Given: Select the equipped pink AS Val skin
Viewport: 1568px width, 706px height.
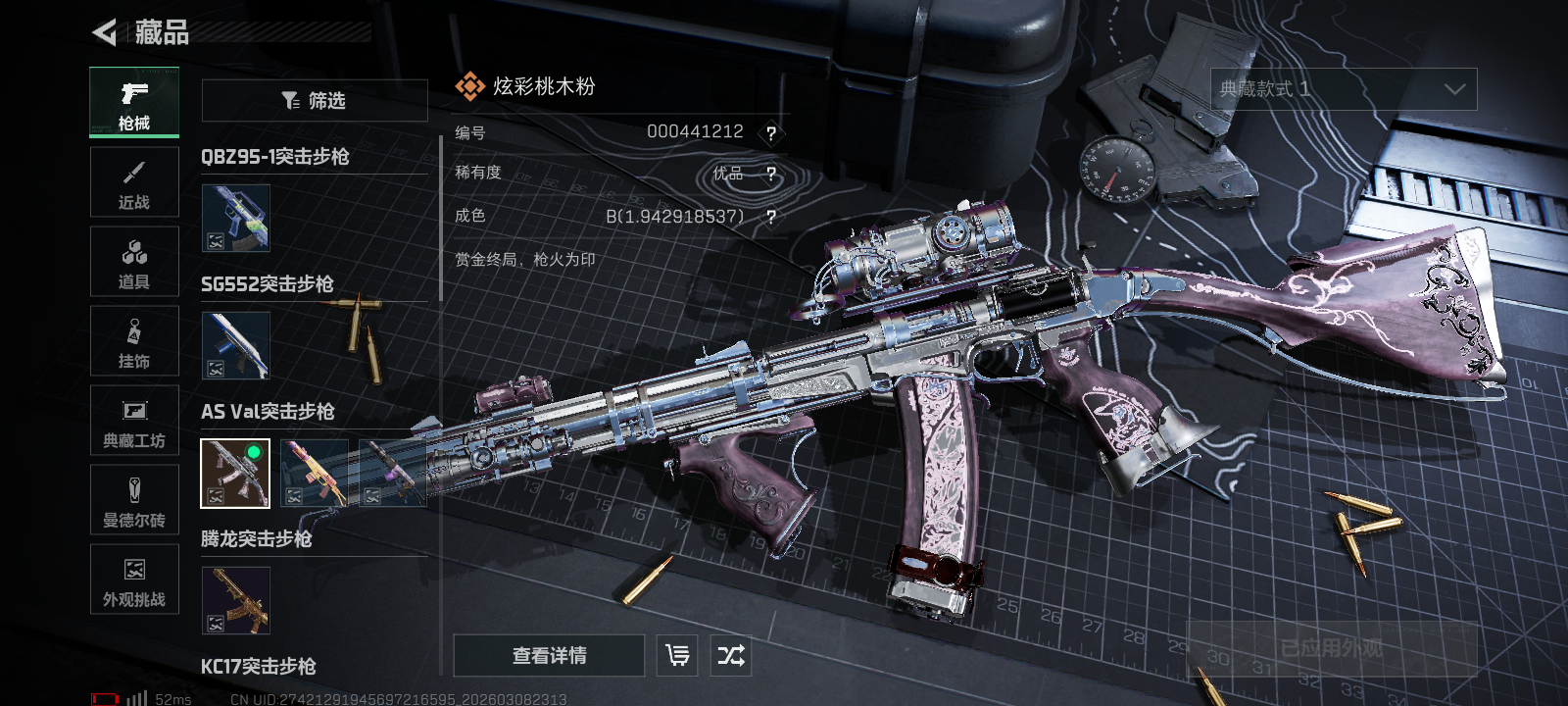Looking at the screenshot, I should (235, 473).
